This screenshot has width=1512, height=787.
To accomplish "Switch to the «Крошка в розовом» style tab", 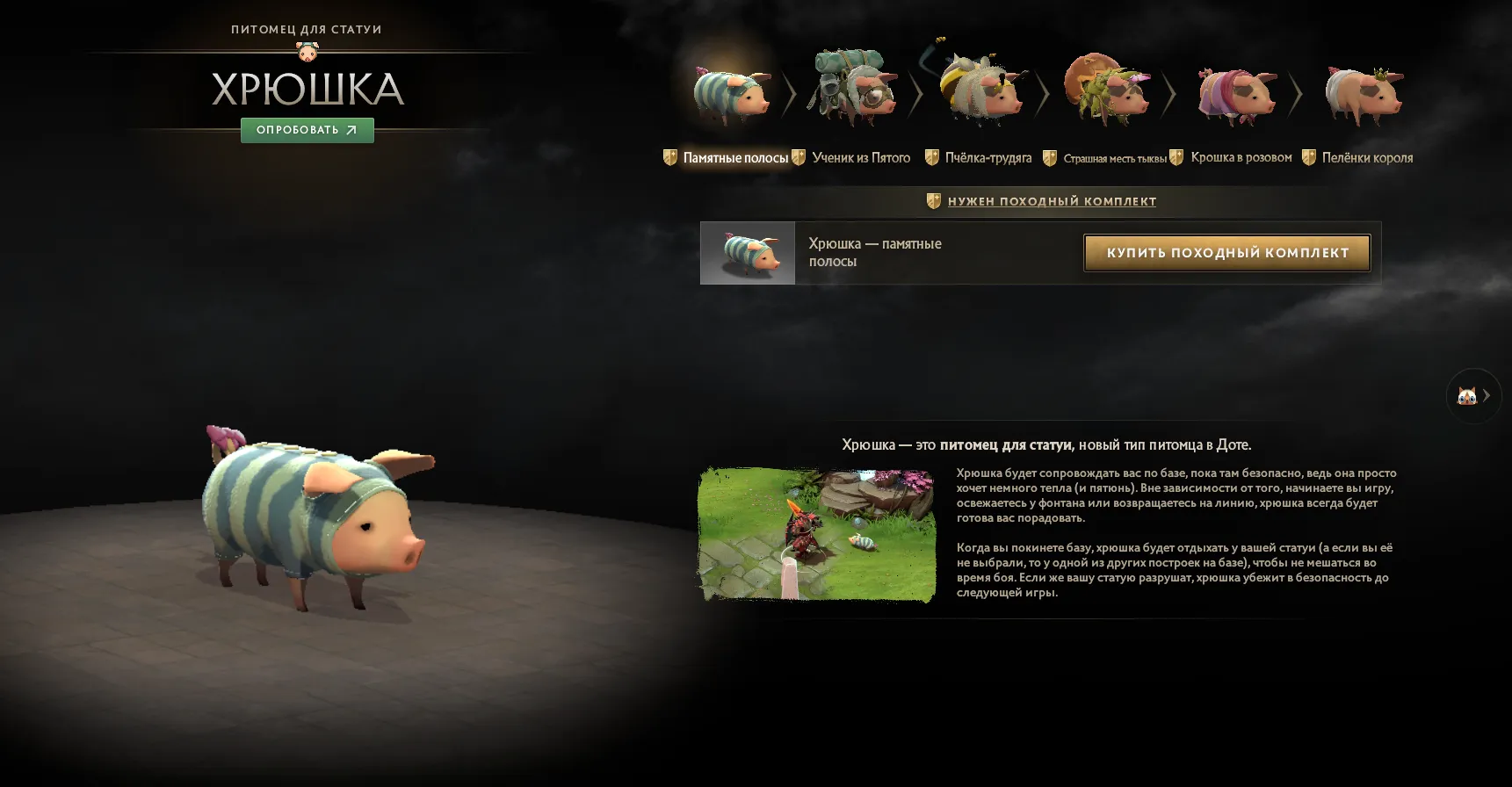I will coord(1241,157).
